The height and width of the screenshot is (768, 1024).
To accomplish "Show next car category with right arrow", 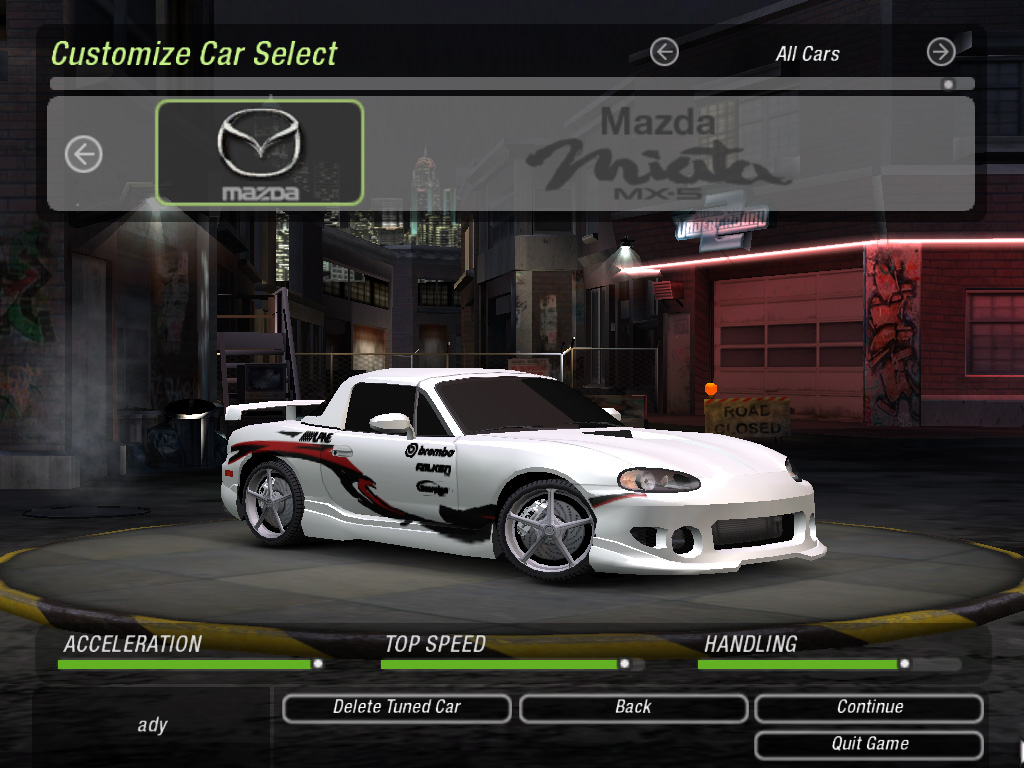I will (x=941, y=52).
